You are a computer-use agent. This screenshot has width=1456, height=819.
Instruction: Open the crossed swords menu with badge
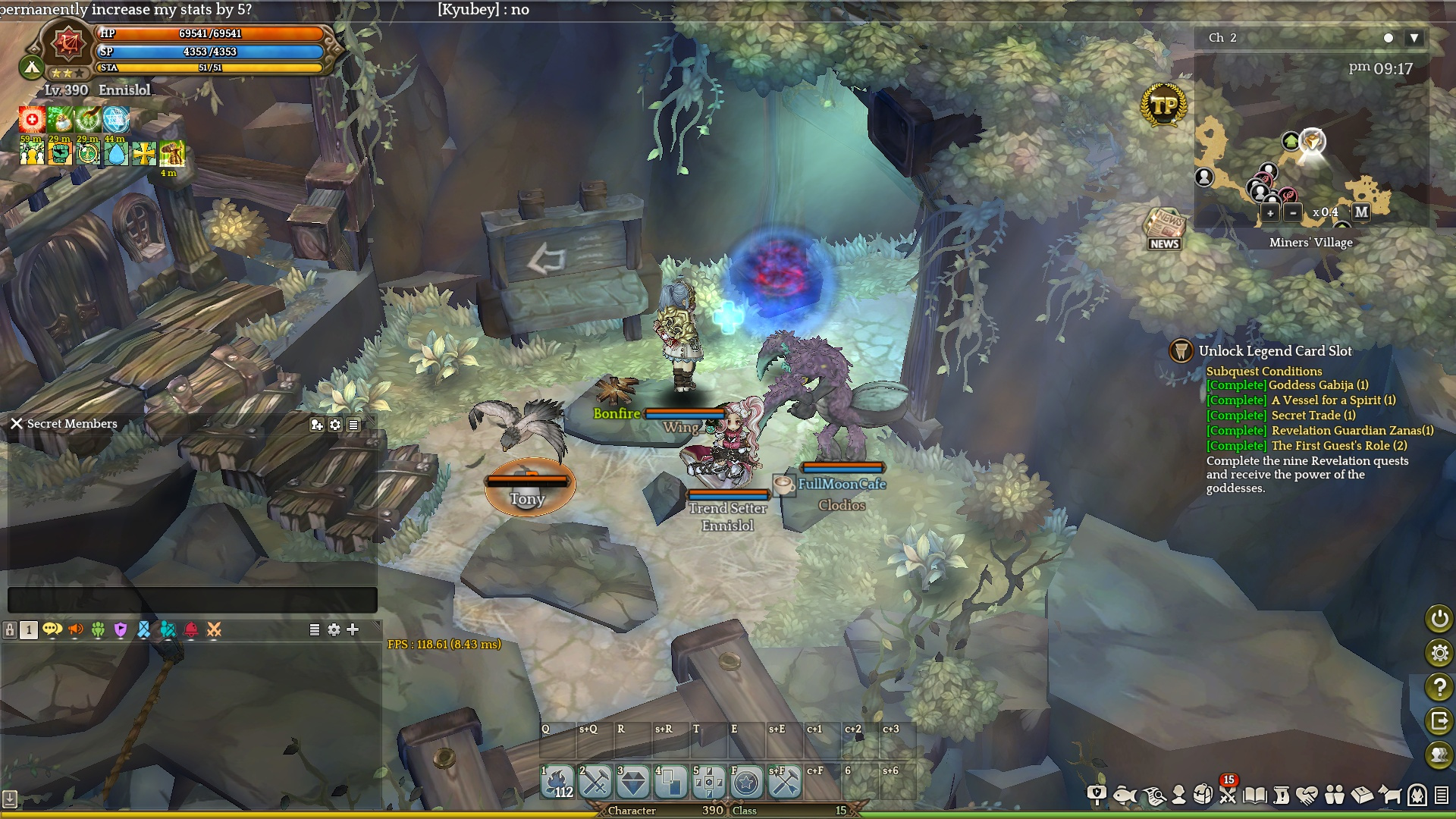point(1228,794)
